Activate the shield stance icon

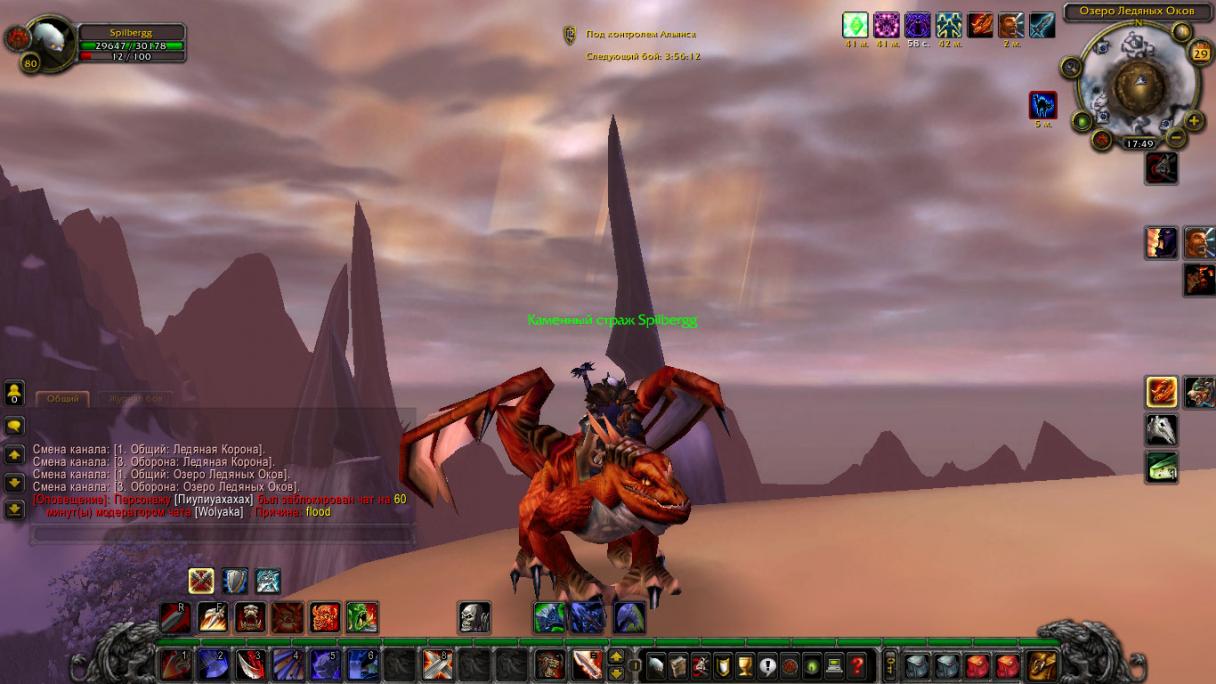tap(235, 581)
